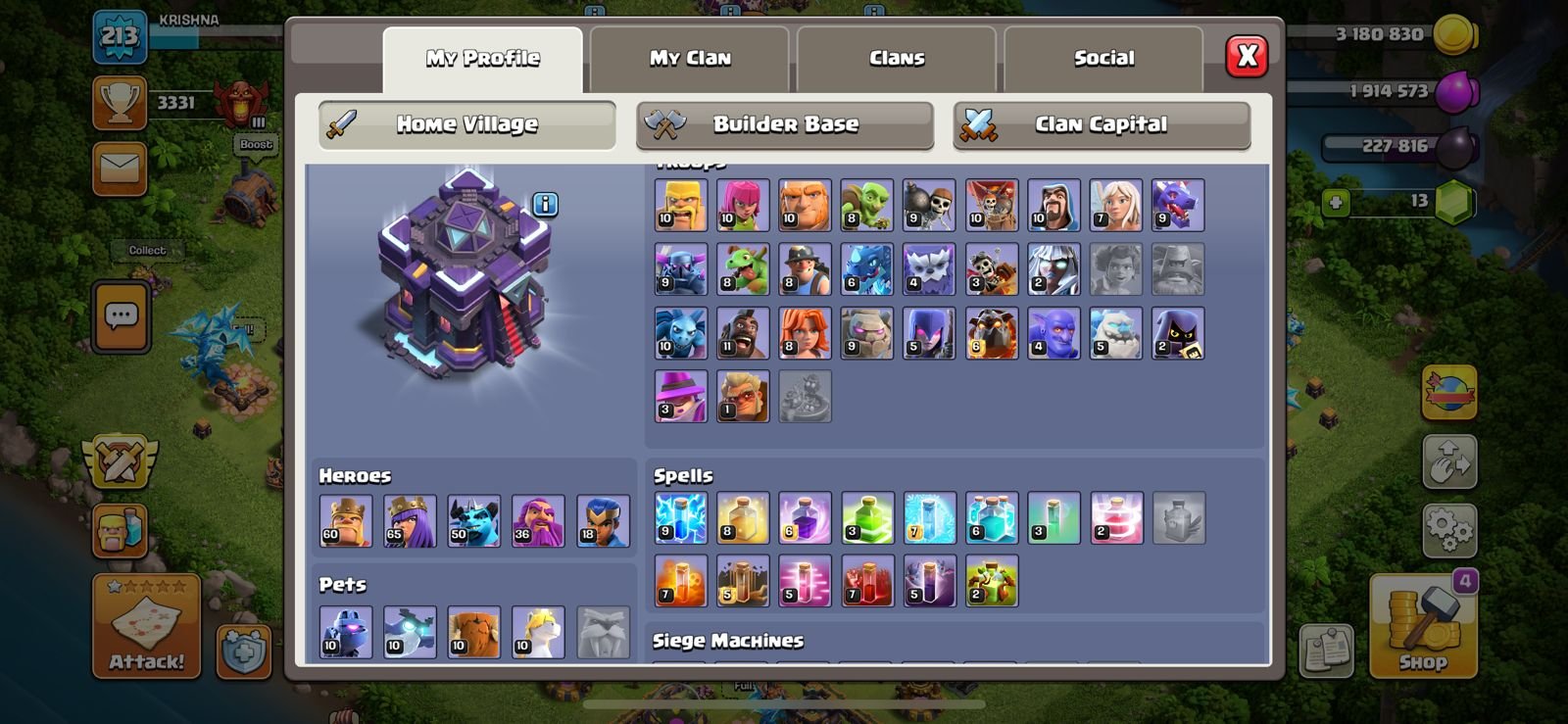
Task: Select the Rage Spell icon
Action: 805,518
